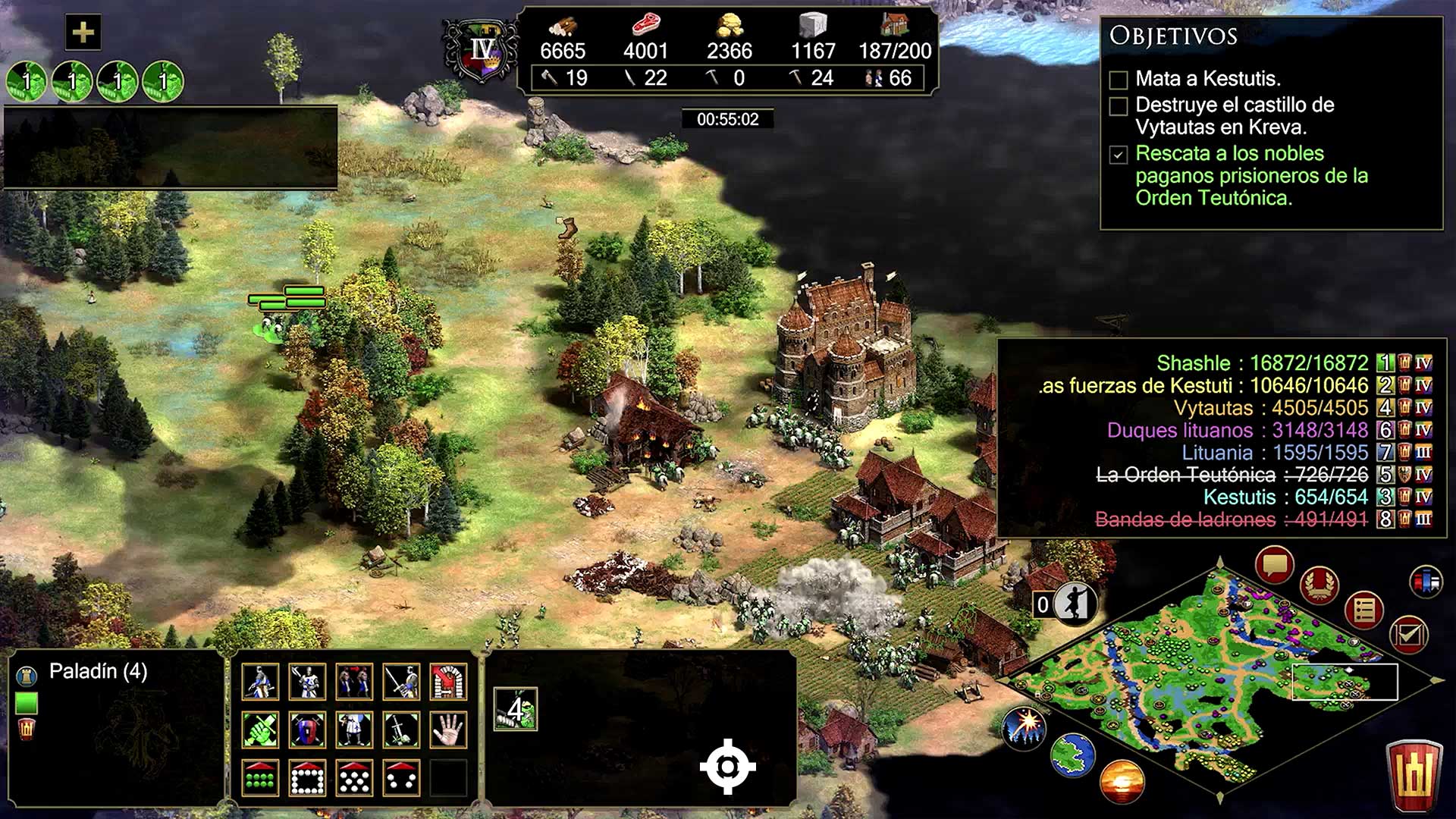Set the shield defensive stance
Image resolution: width=1456 pixels, height=819 pixels.
(x=307, y=730)
